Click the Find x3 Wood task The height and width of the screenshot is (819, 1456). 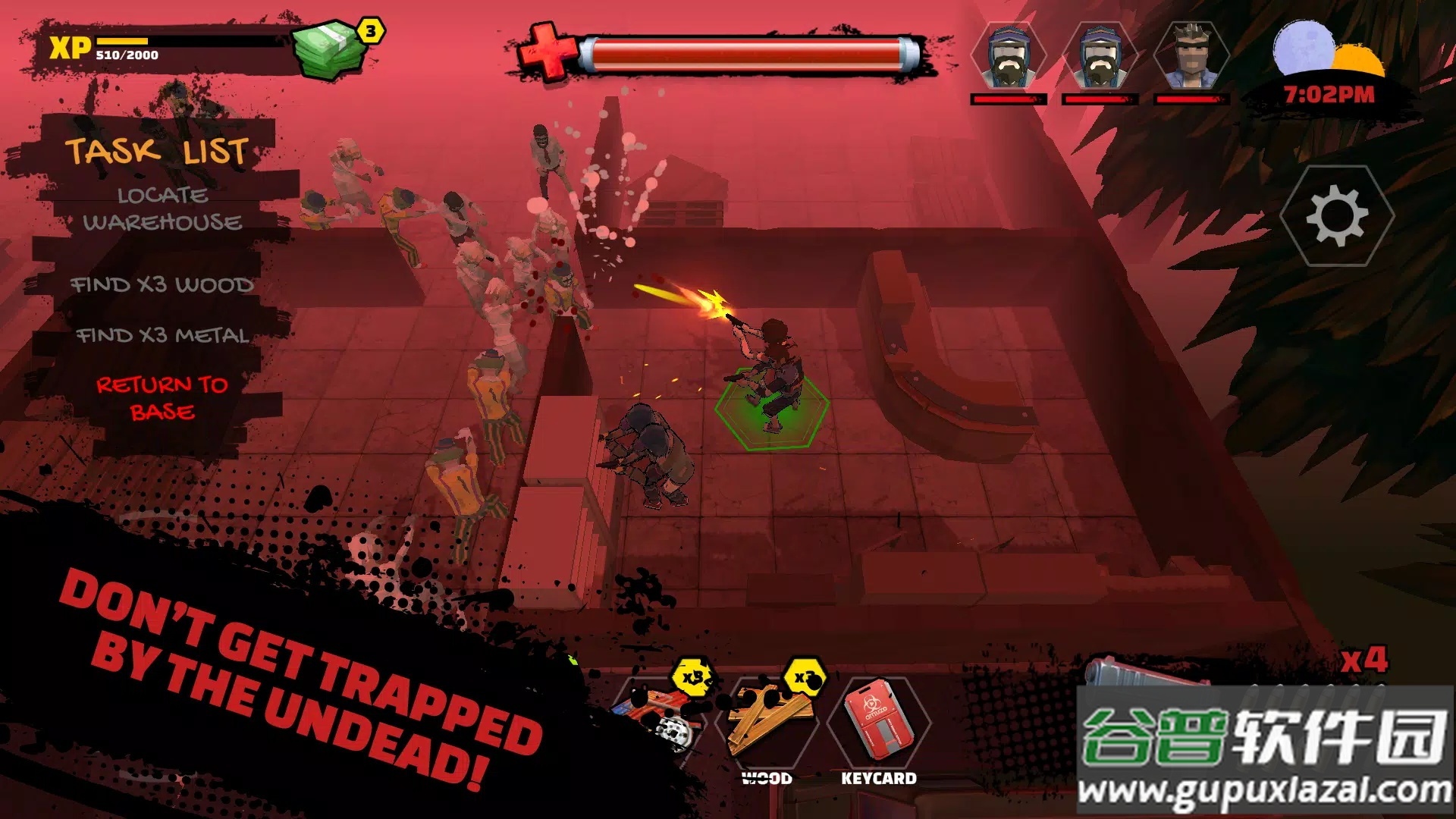162,285
